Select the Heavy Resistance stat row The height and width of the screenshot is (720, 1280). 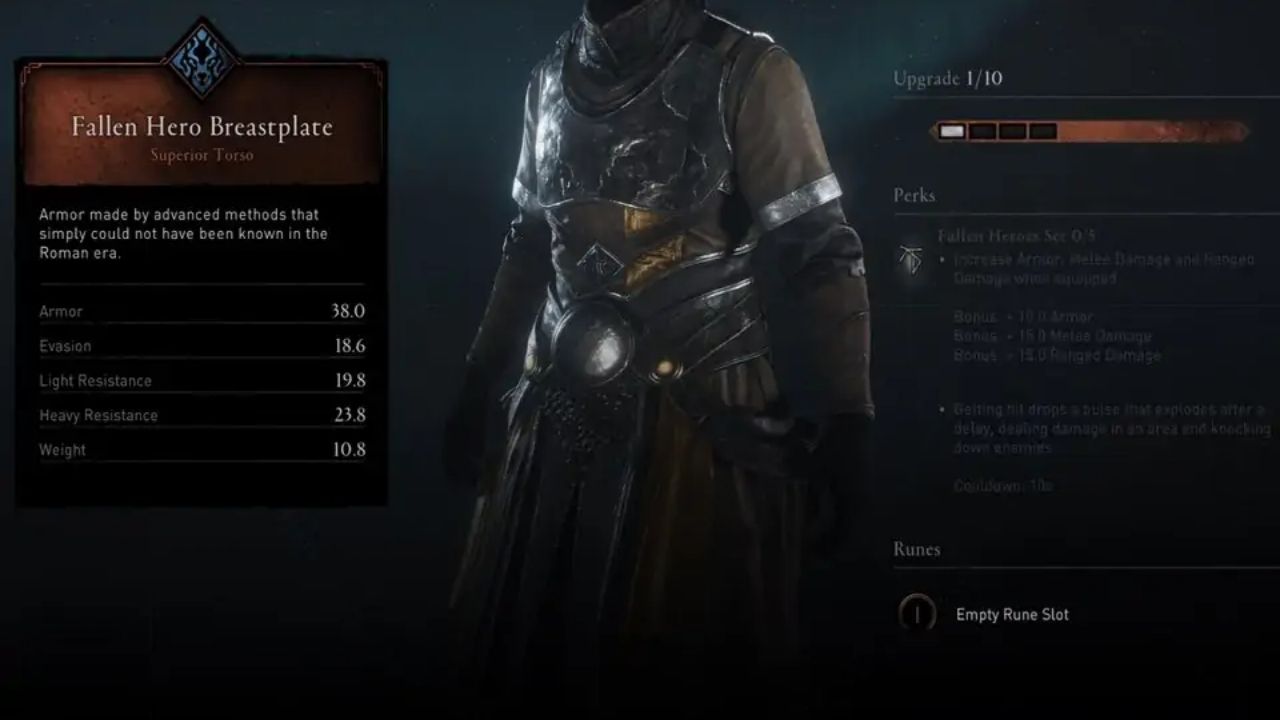pyautogui.click(x=200, y=415)
